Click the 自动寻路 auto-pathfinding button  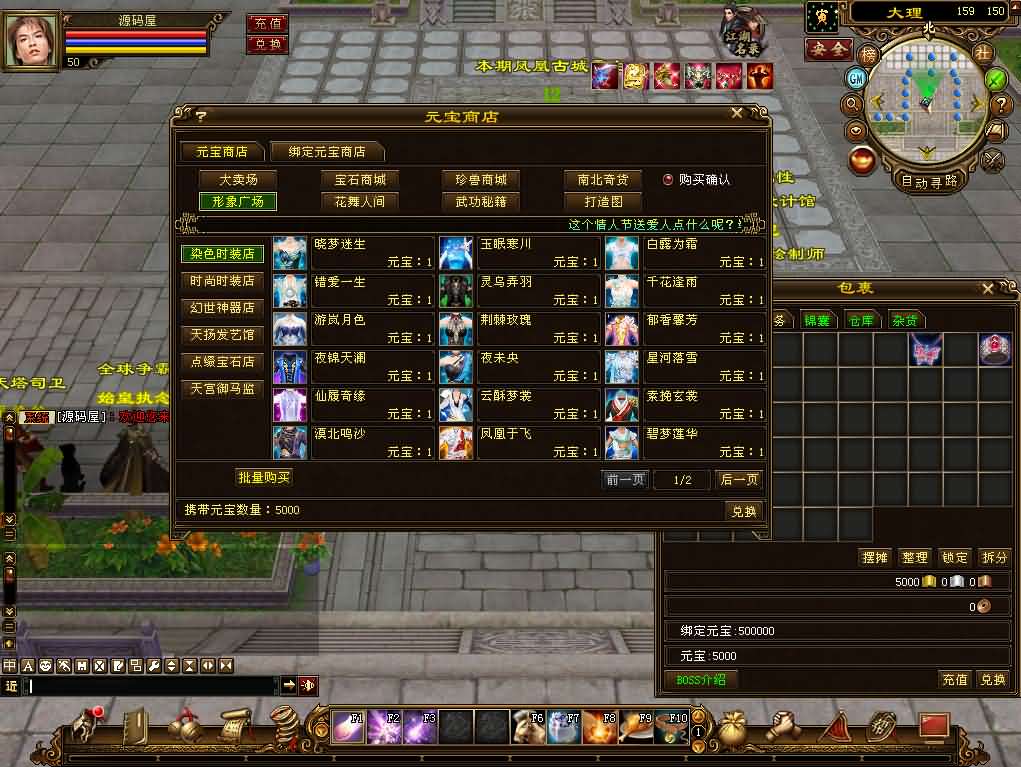point(929,181)
